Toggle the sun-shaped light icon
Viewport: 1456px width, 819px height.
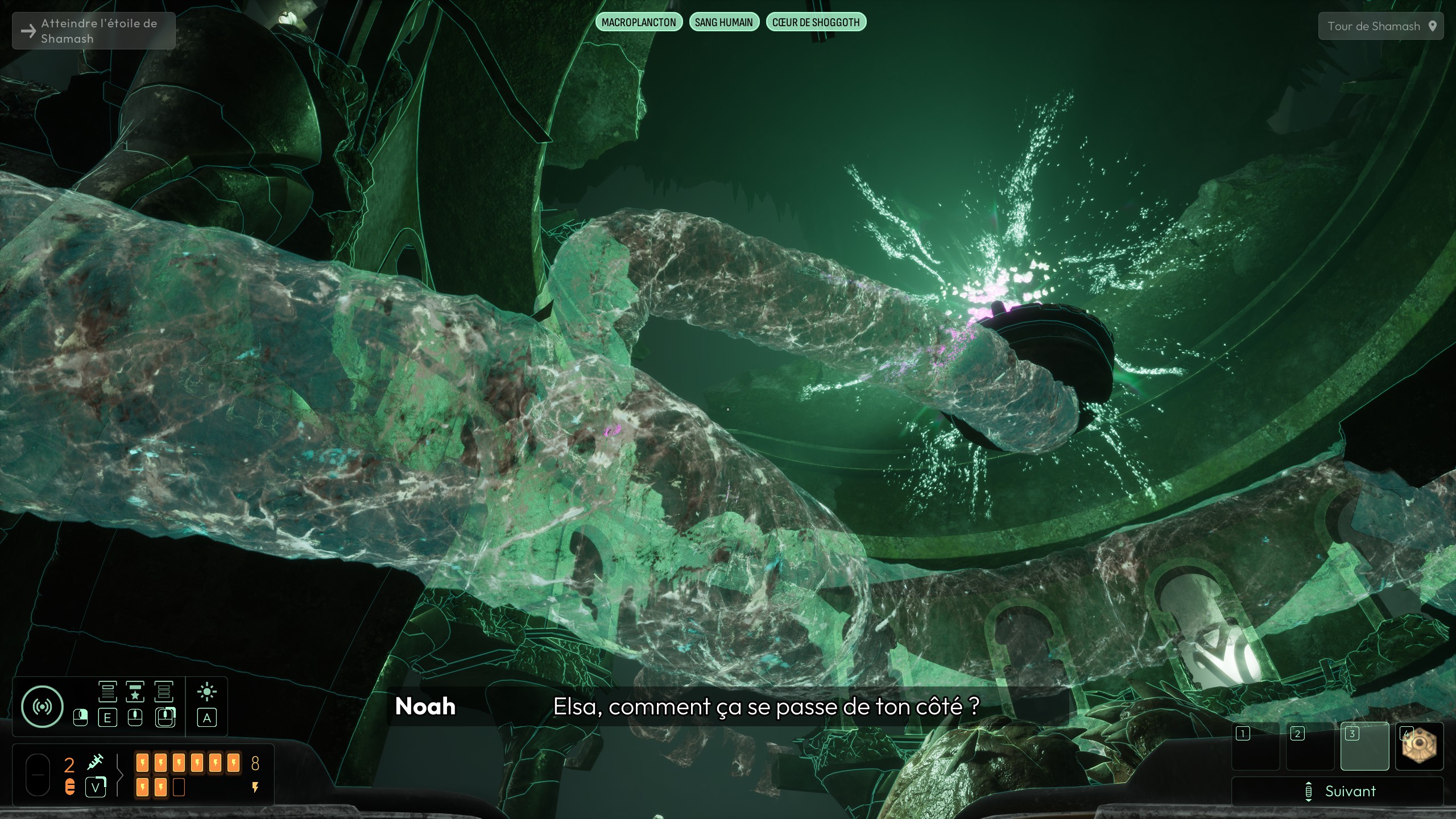[206, 692]
